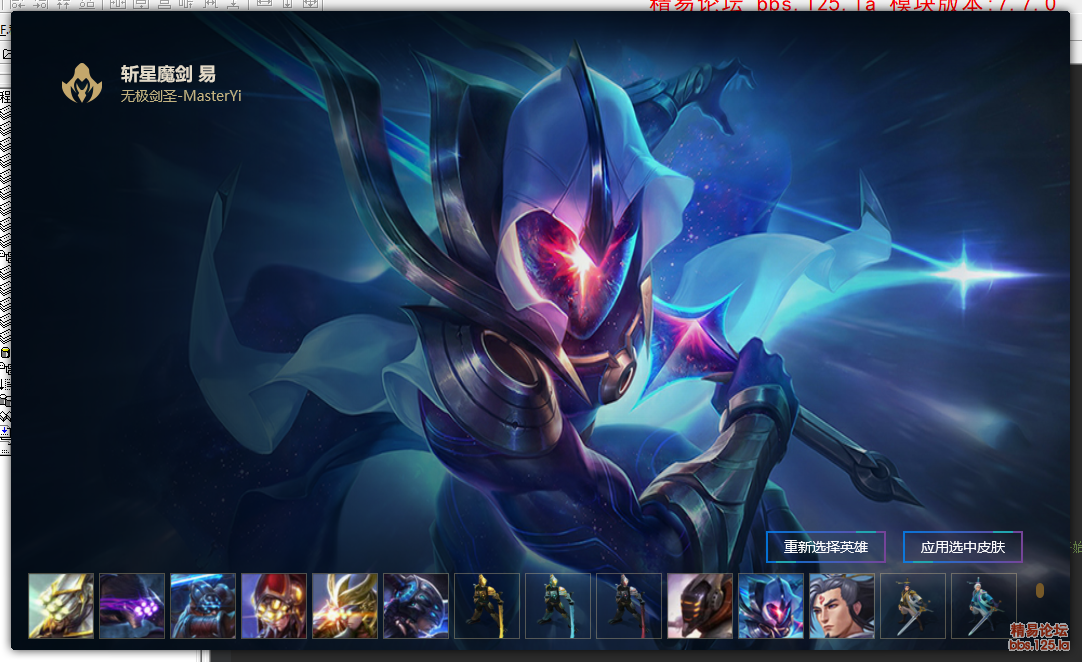Choose the gold full-body chroma thumbnail
The width and height of the screenshot is (1082, 662).
point(487,605)
